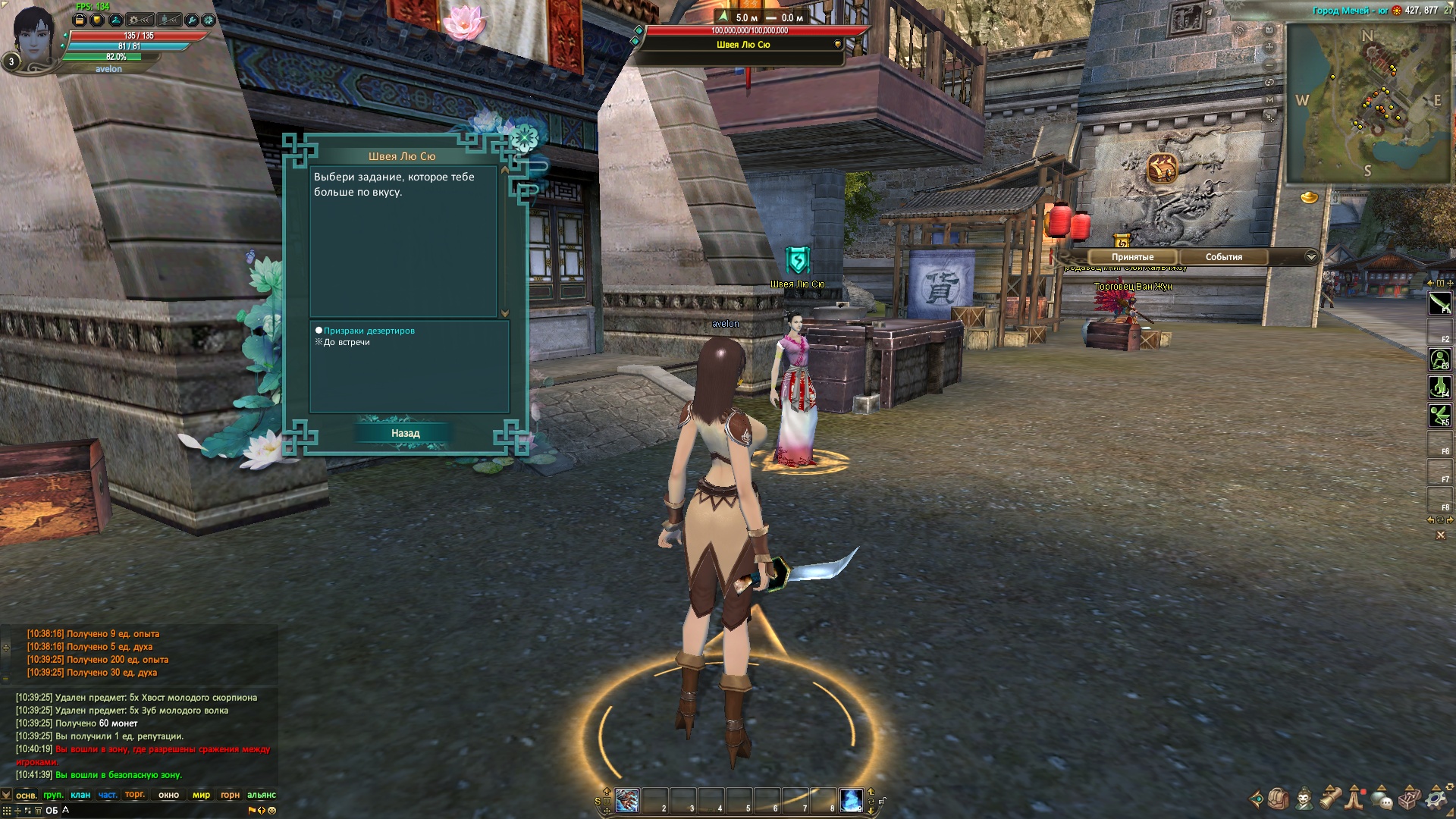The width and height of the screenshot is (1456, 819).
Task: Expand the quest tracker dropdown arrow
Action: coord(1311,257)
